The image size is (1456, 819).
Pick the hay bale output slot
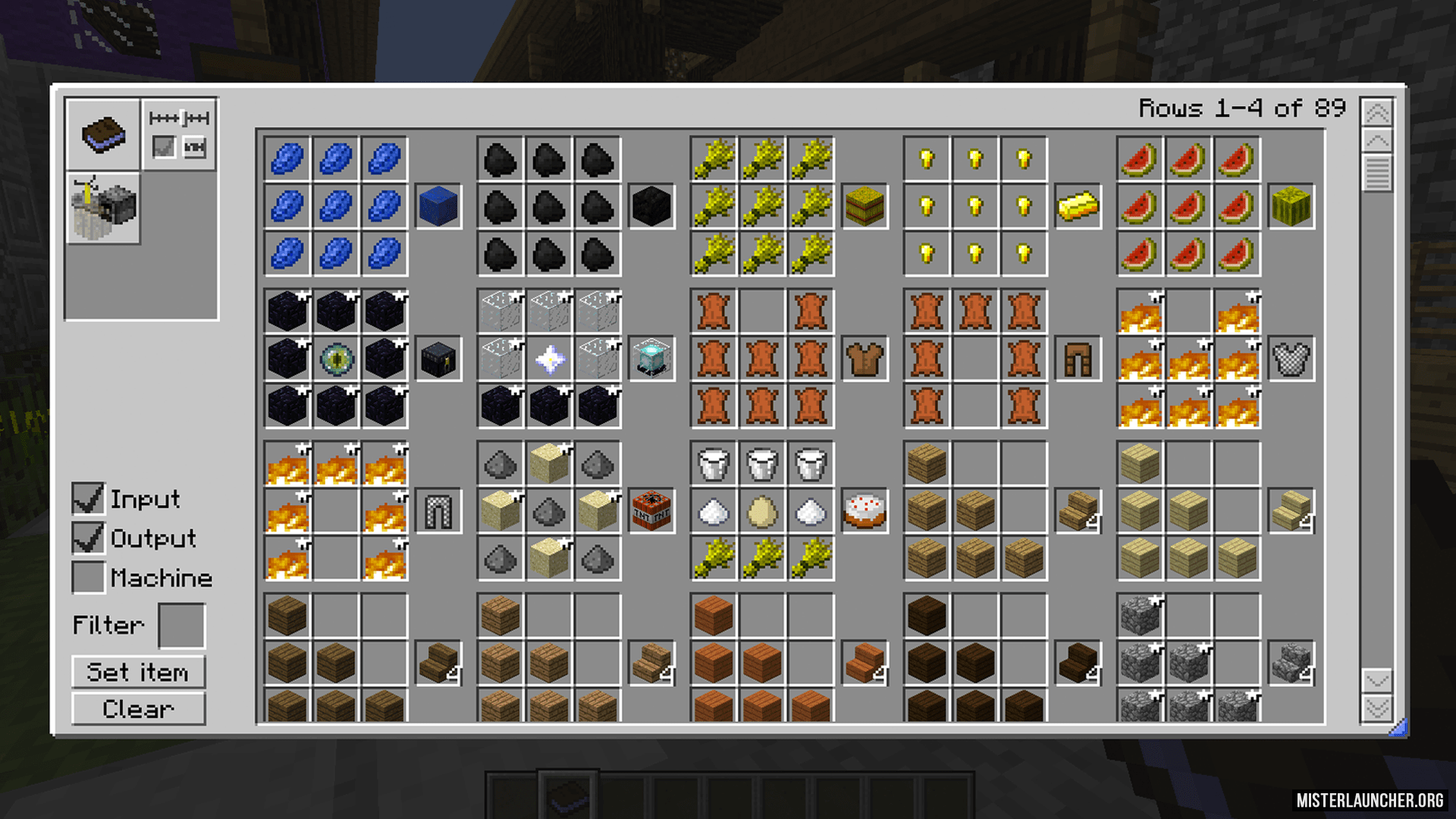[864, 206]
